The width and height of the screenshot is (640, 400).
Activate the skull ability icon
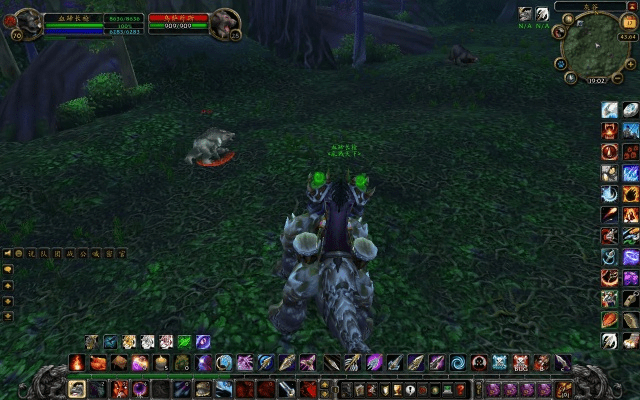click(x=521, y=362)
